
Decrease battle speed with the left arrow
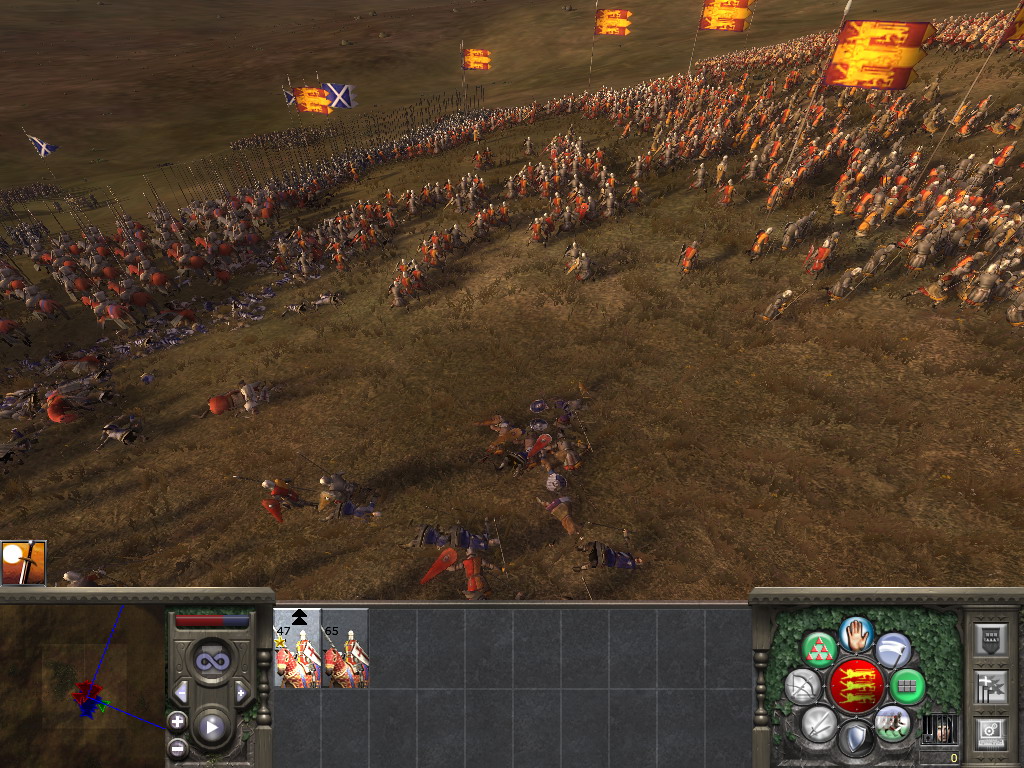click(181, 692)
